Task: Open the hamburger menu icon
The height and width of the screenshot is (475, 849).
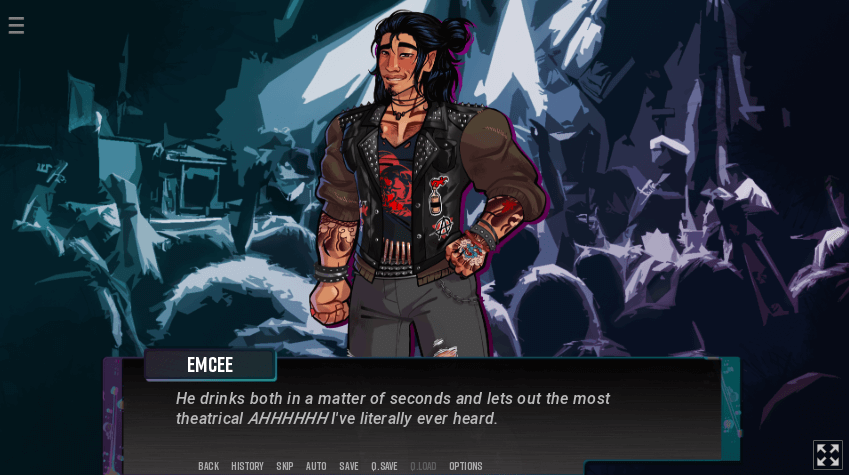Action: (x=16, y=26)
